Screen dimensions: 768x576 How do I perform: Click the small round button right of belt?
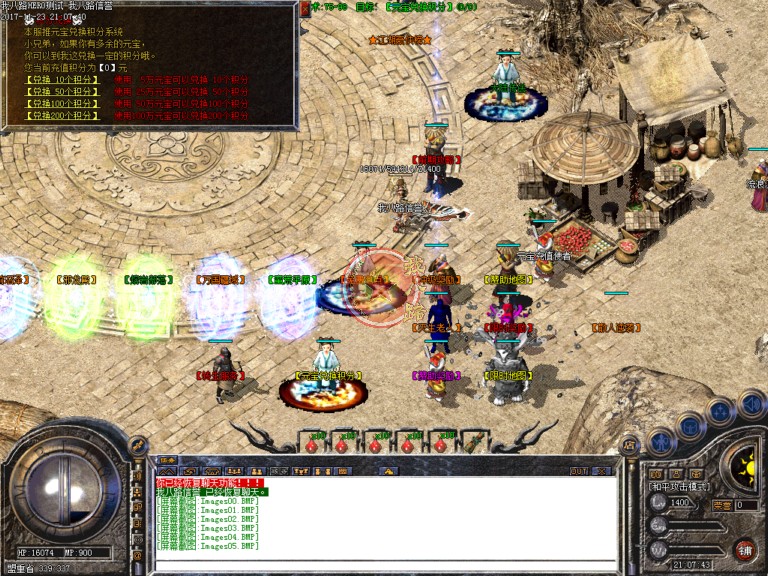[628, 445]
